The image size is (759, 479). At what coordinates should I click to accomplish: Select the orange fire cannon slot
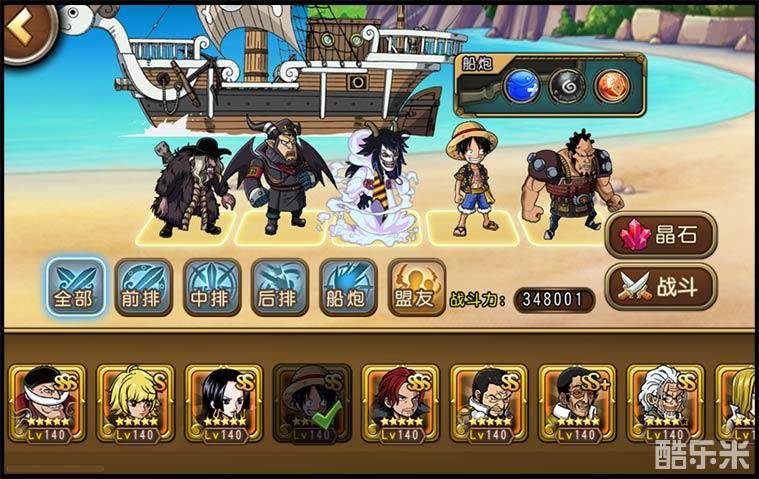(x=613, y=86)
